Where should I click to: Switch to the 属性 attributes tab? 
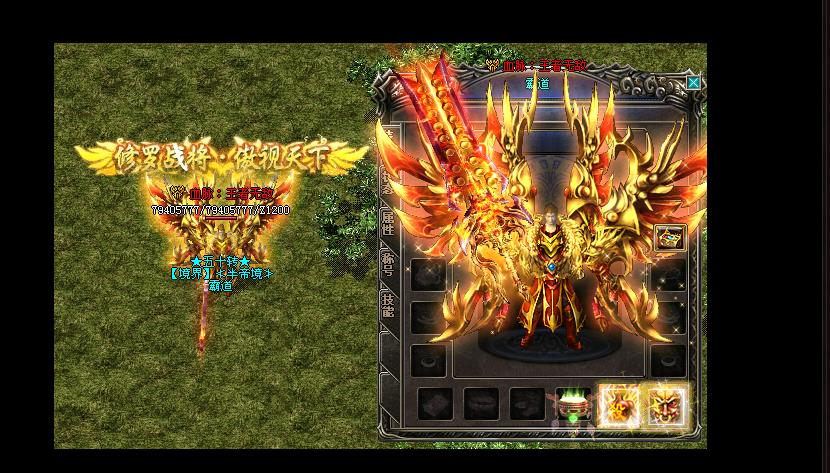coord(388,223)
